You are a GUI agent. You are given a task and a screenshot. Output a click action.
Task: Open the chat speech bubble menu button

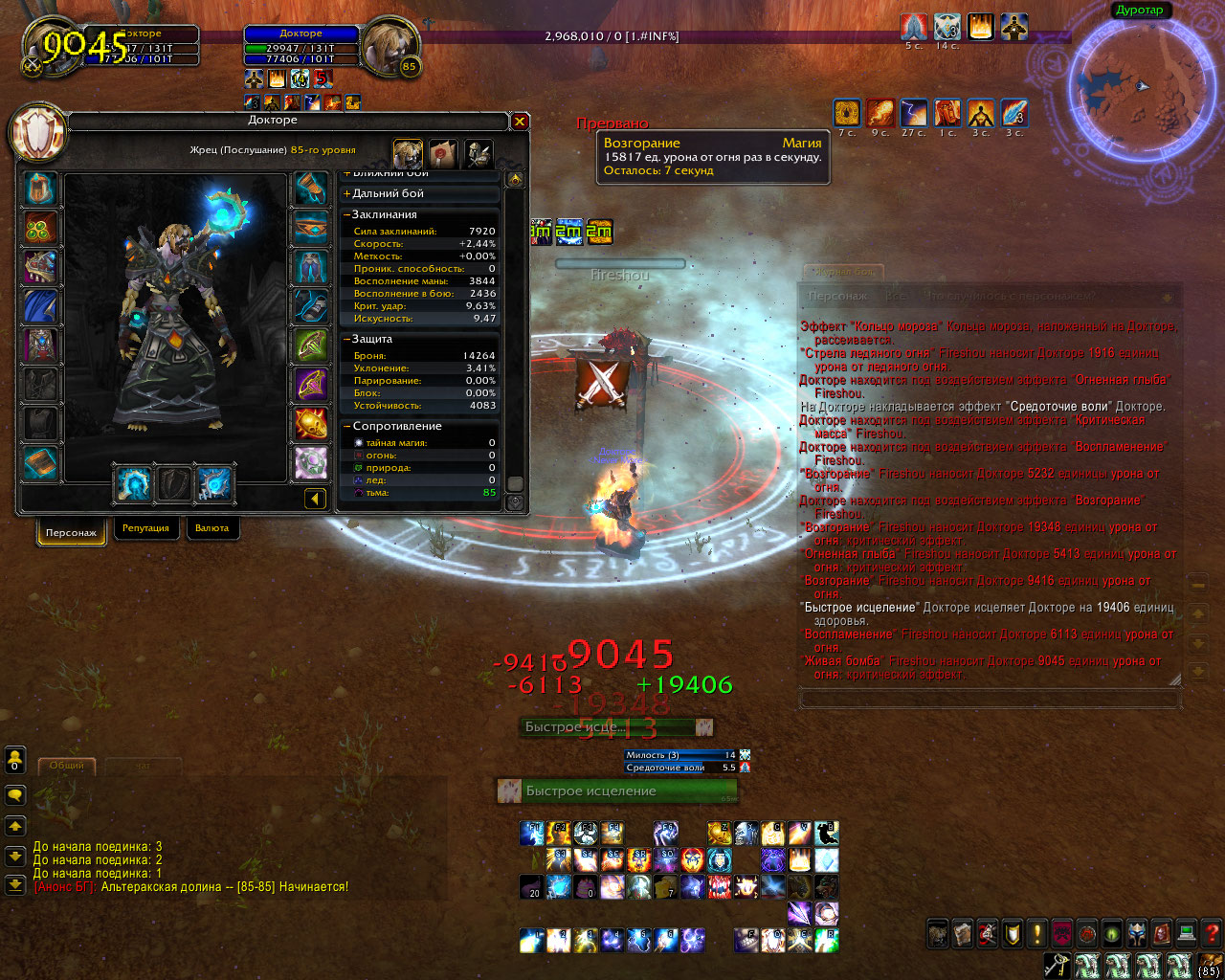click(x=15, y=794)
